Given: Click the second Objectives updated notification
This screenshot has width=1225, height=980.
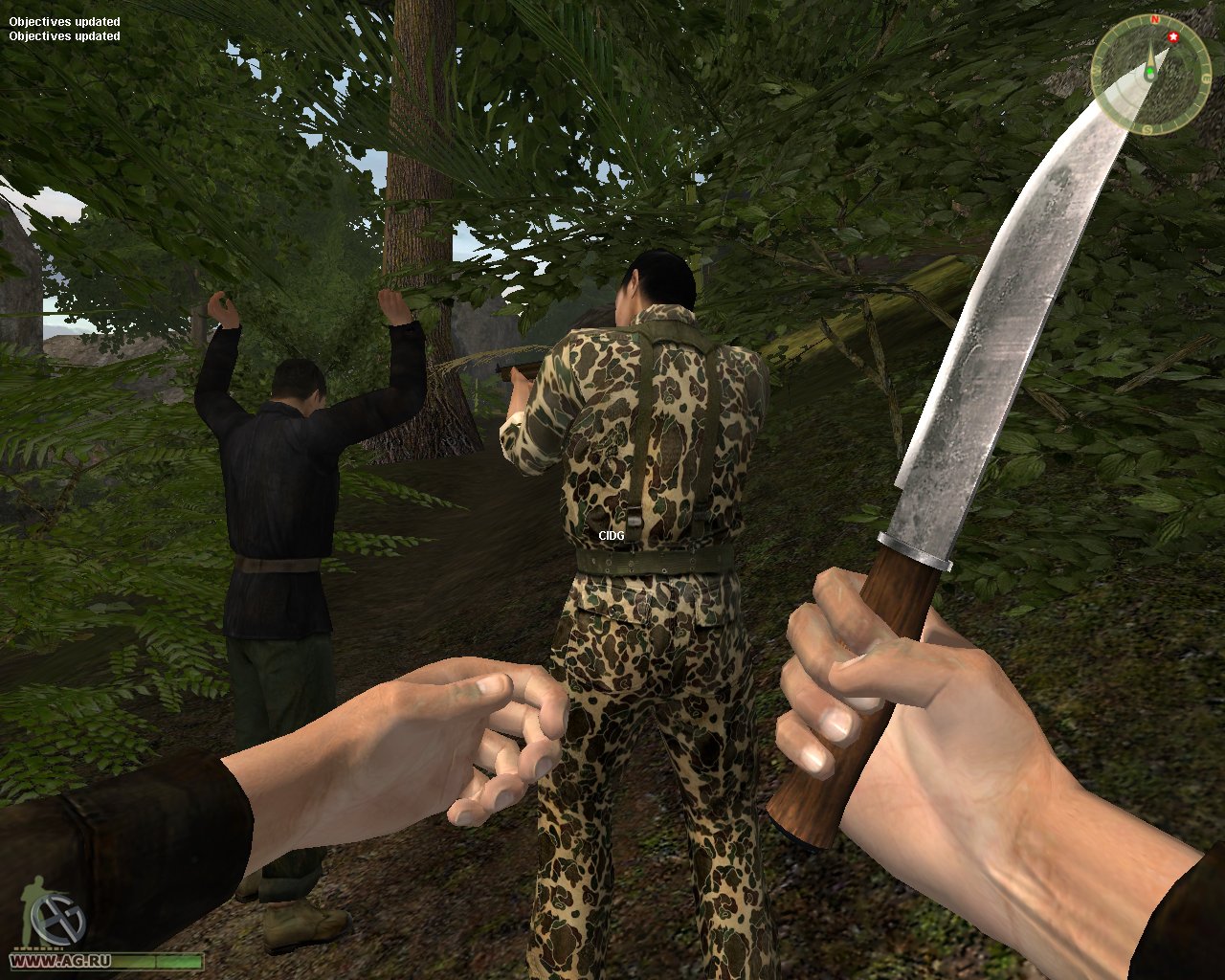Looking at the screenshot, I should pyautogui.click(x=63, y=36).
